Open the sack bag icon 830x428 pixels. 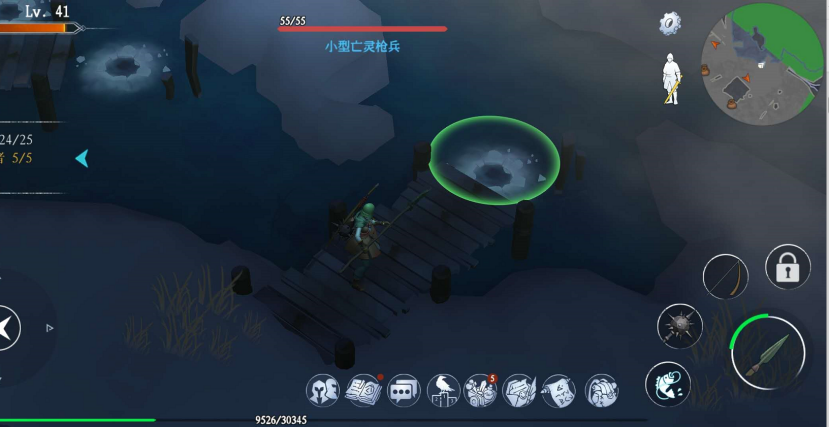point(600,391)
